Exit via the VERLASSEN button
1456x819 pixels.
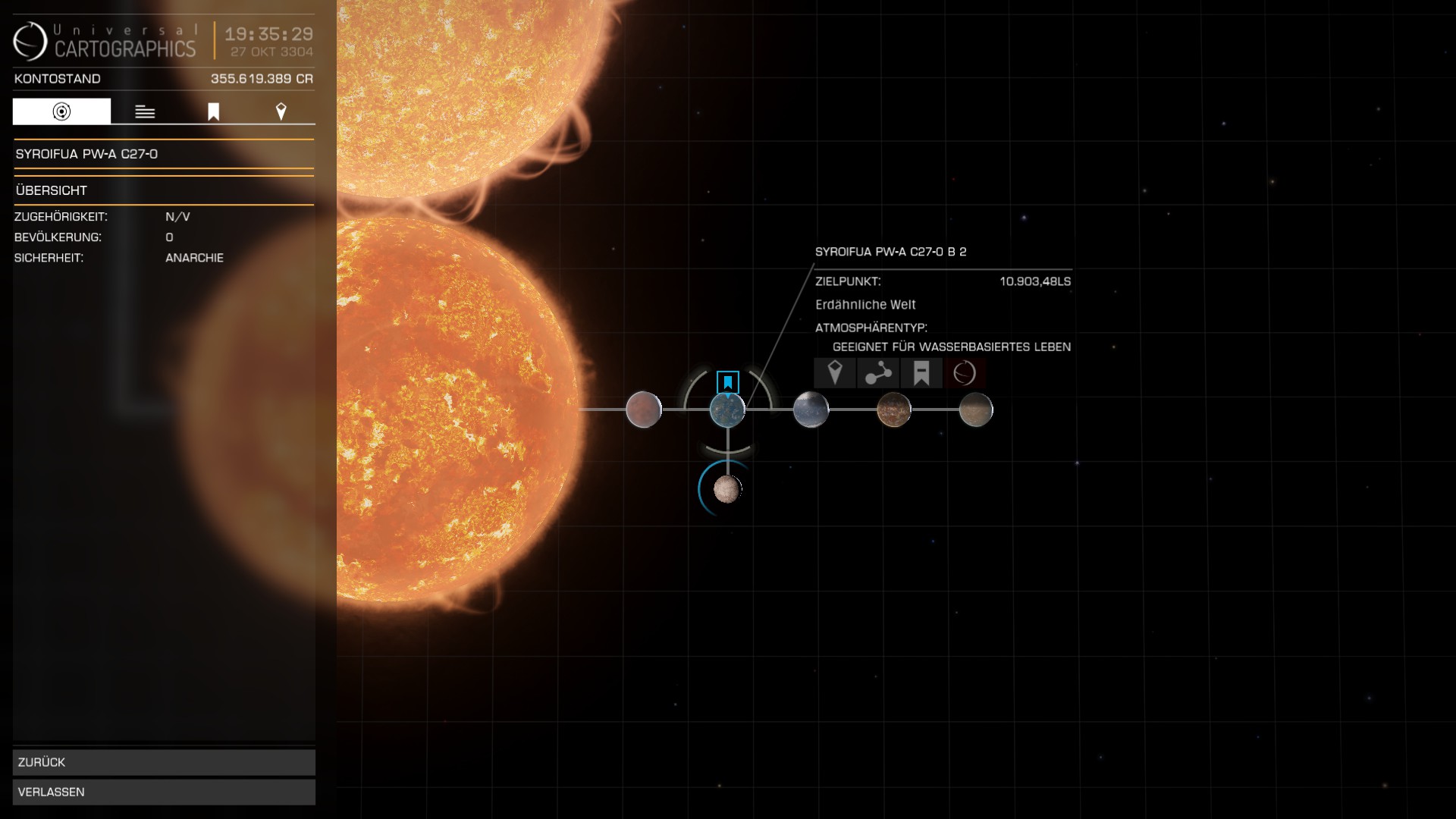pyautogui.click(x=164, y=792)
